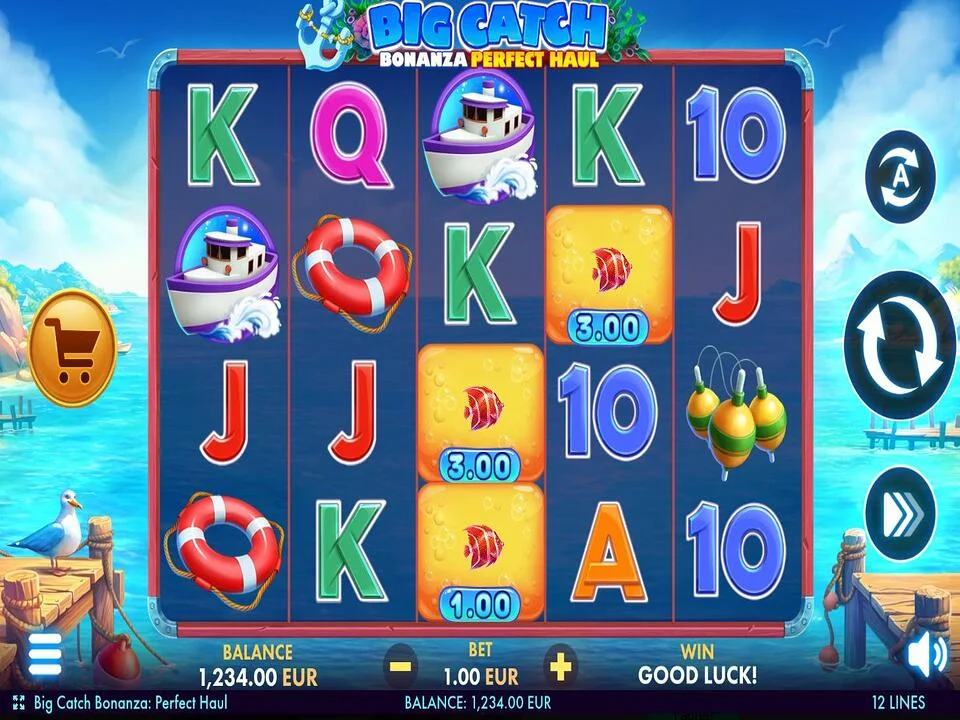Screen dimensions: 960x720
Task: Toggle sound with the speaker icon
Action: point(926,656)
